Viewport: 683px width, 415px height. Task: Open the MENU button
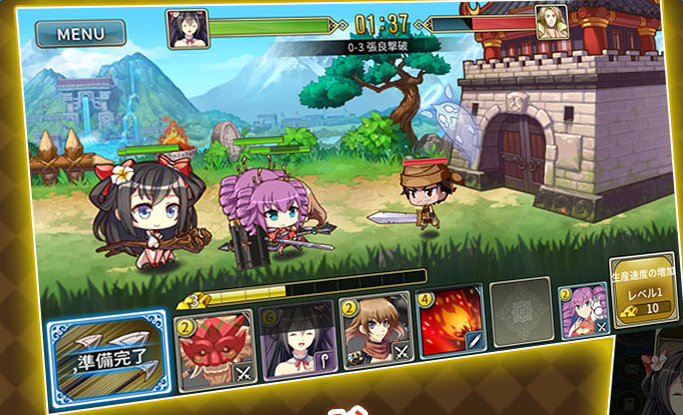click(x=80, y=33)
